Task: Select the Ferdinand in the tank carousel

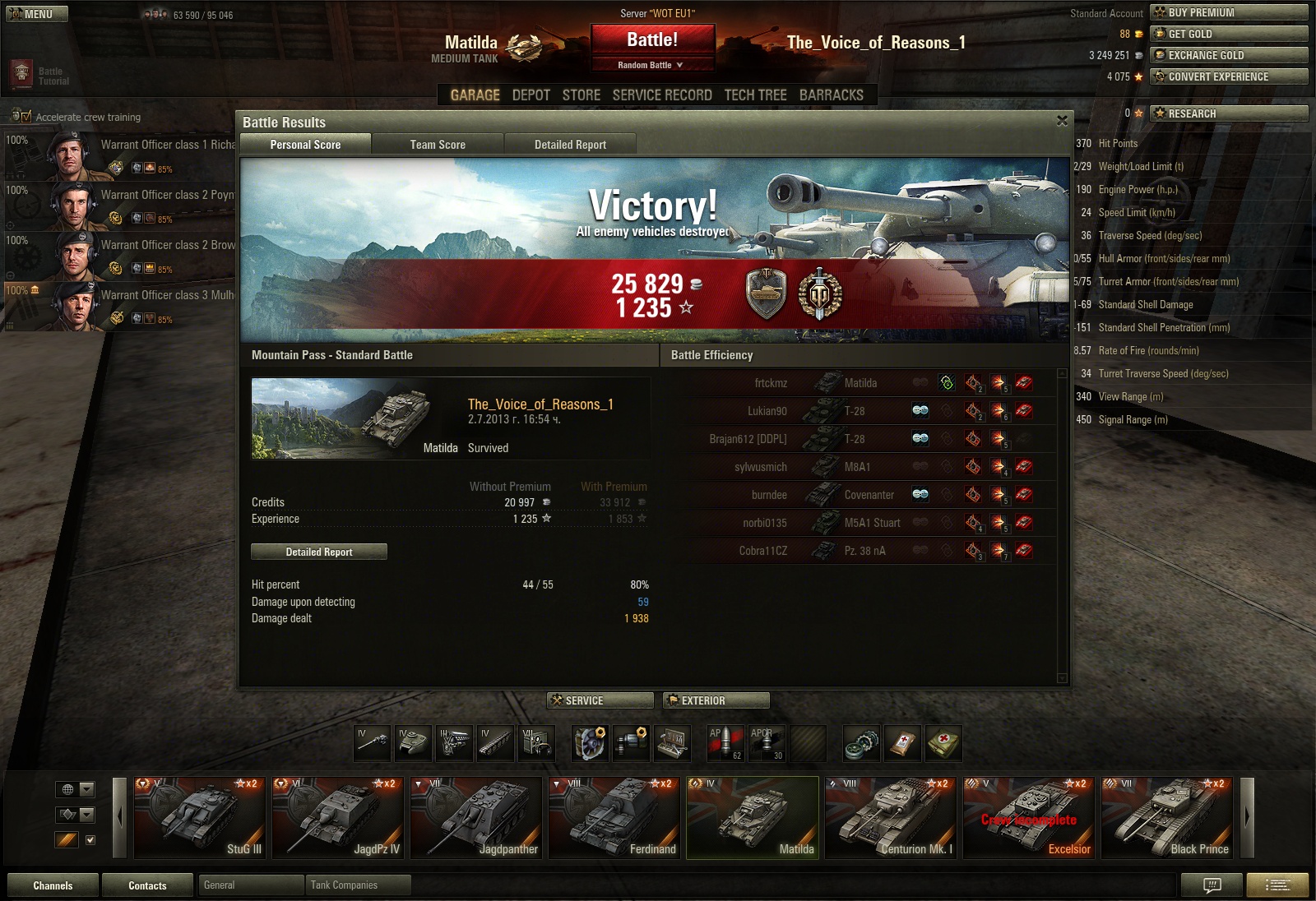Action: click(614, 818)
